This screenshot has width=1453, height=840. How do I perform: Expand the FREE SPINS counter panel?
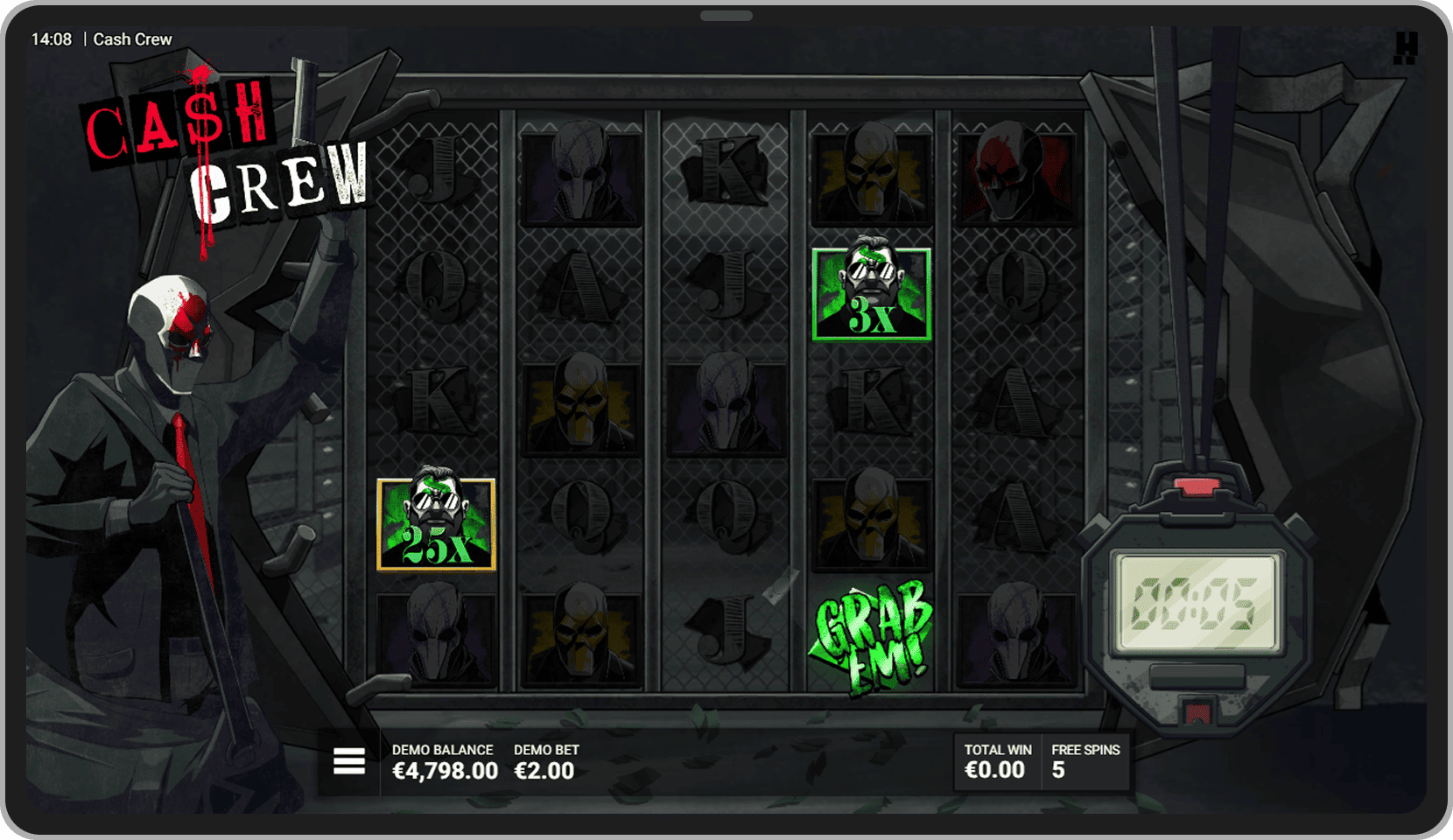coord(1085,761)
